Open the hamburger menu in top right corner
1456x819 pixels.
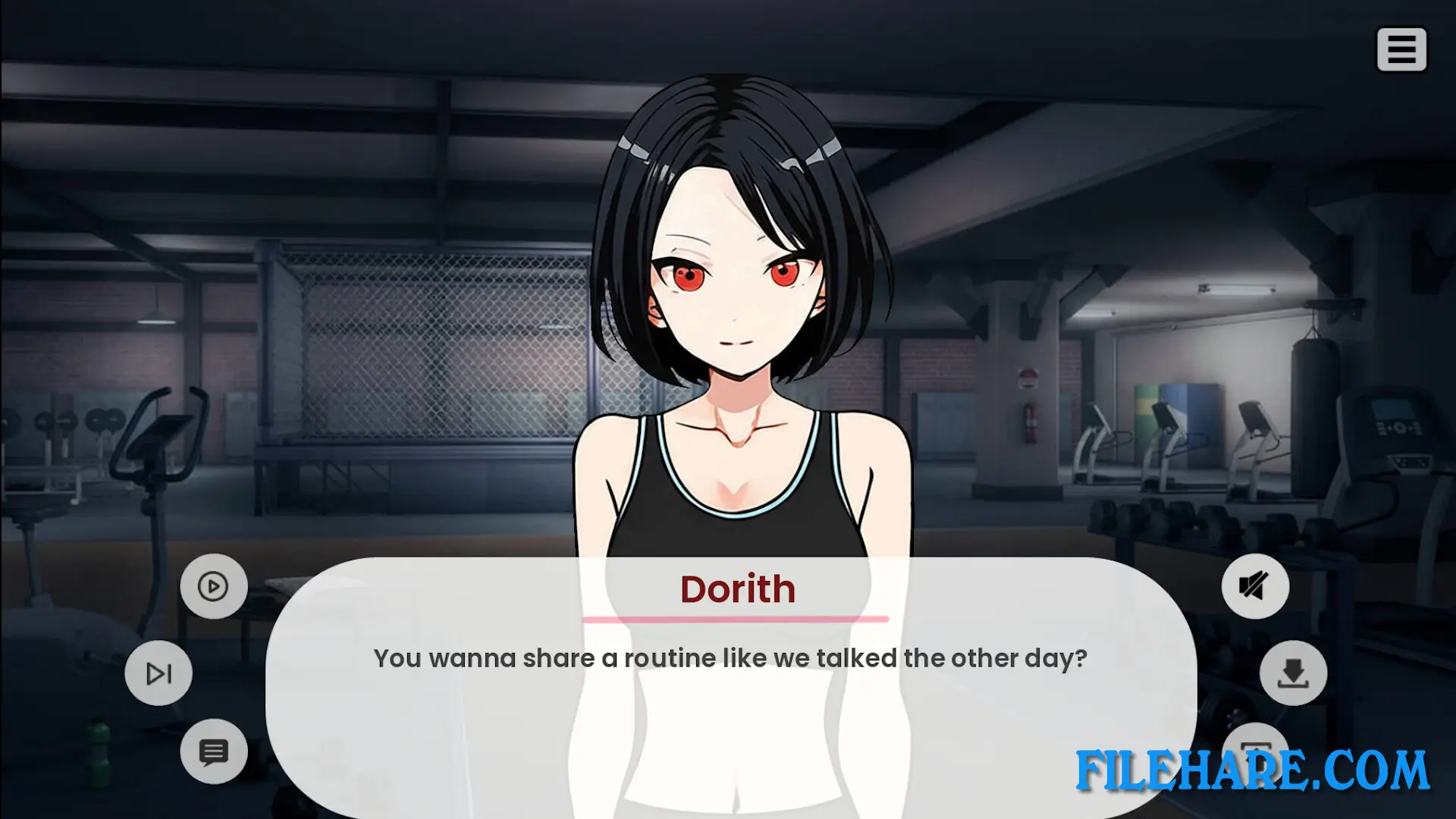[x=1401, y=49]
